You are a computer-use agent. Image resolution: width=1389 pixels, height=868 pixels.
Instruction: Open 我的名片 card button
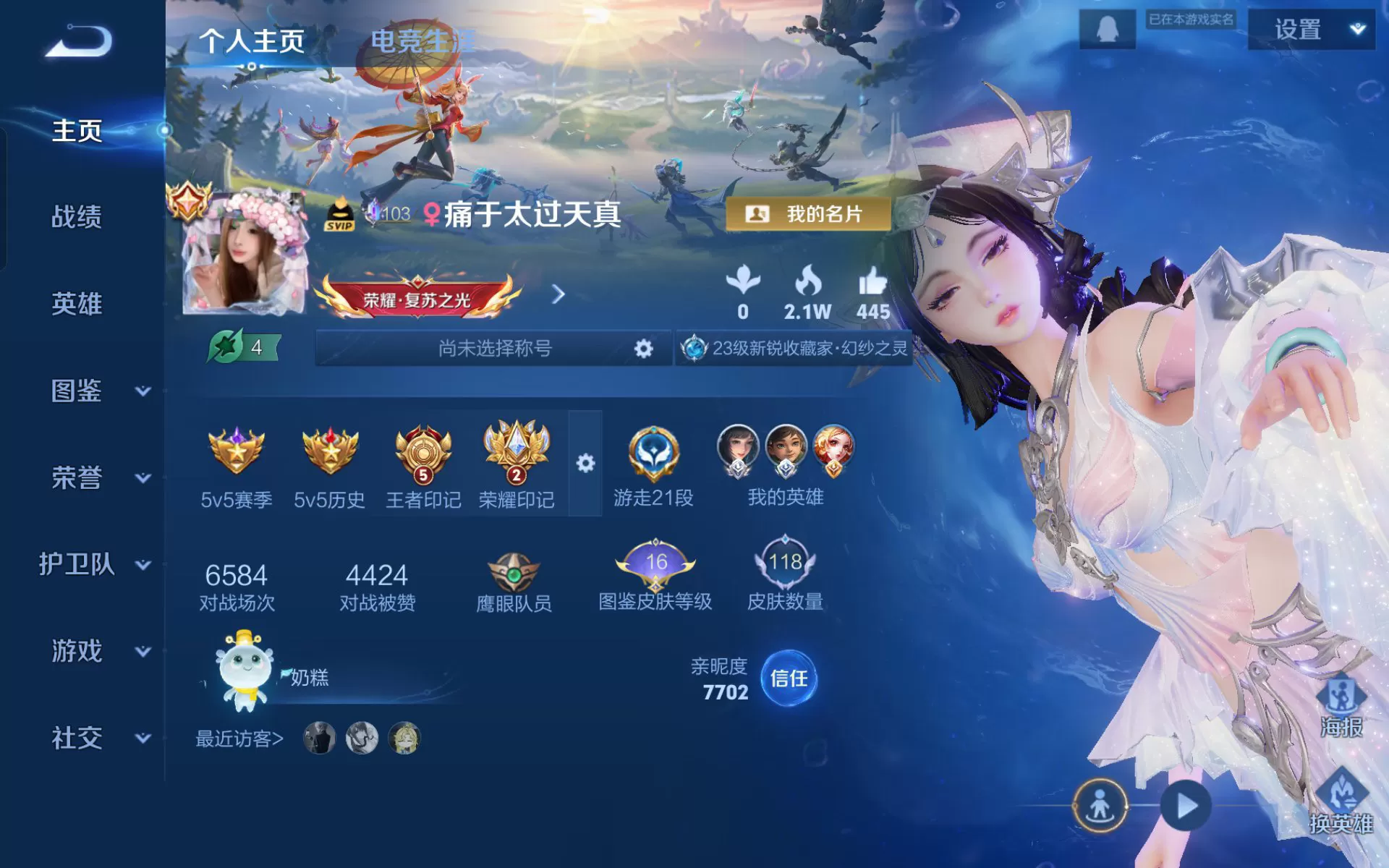pos(808,214)
